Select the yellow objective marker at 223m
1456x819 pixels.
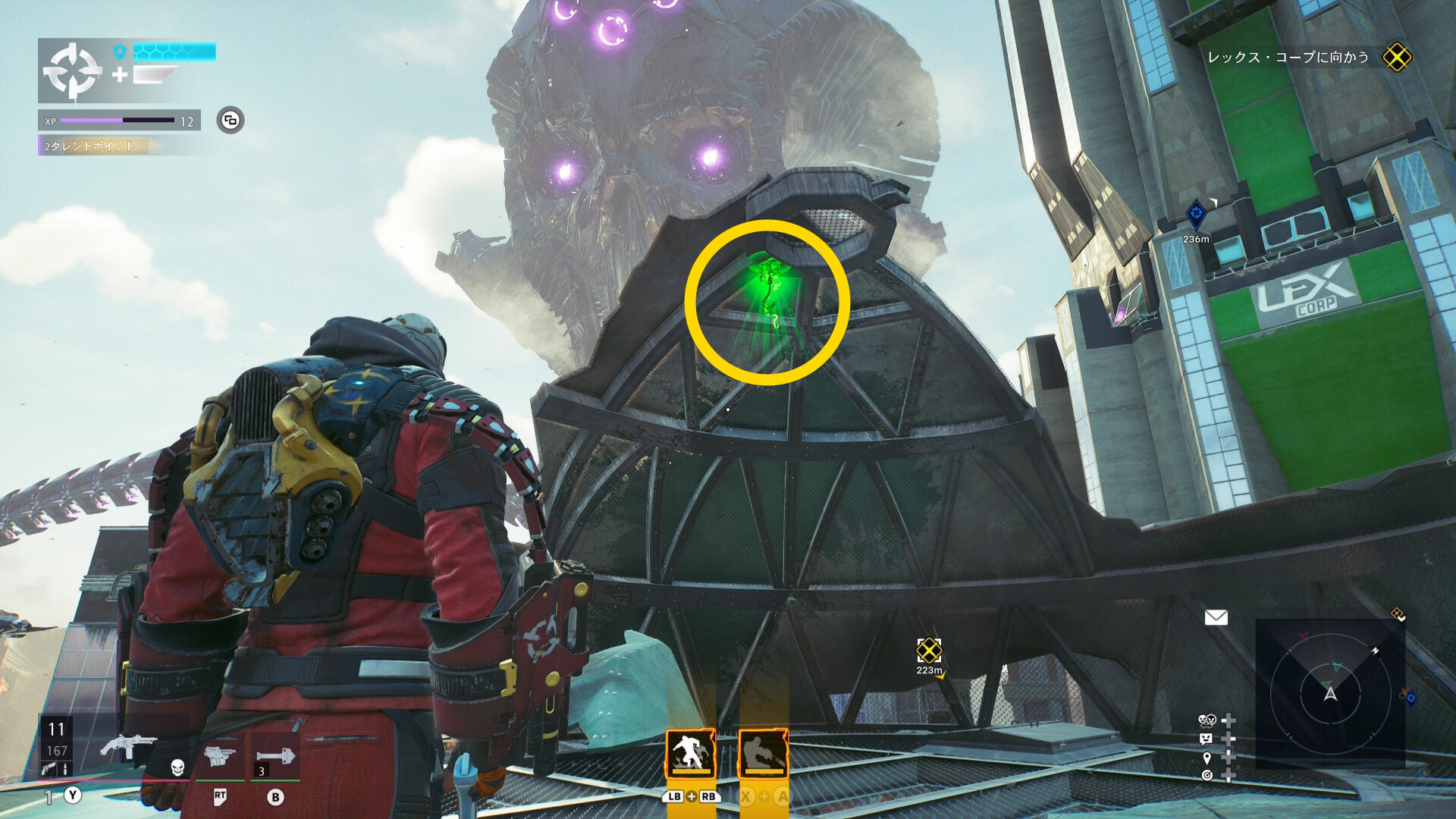[929, 650]
